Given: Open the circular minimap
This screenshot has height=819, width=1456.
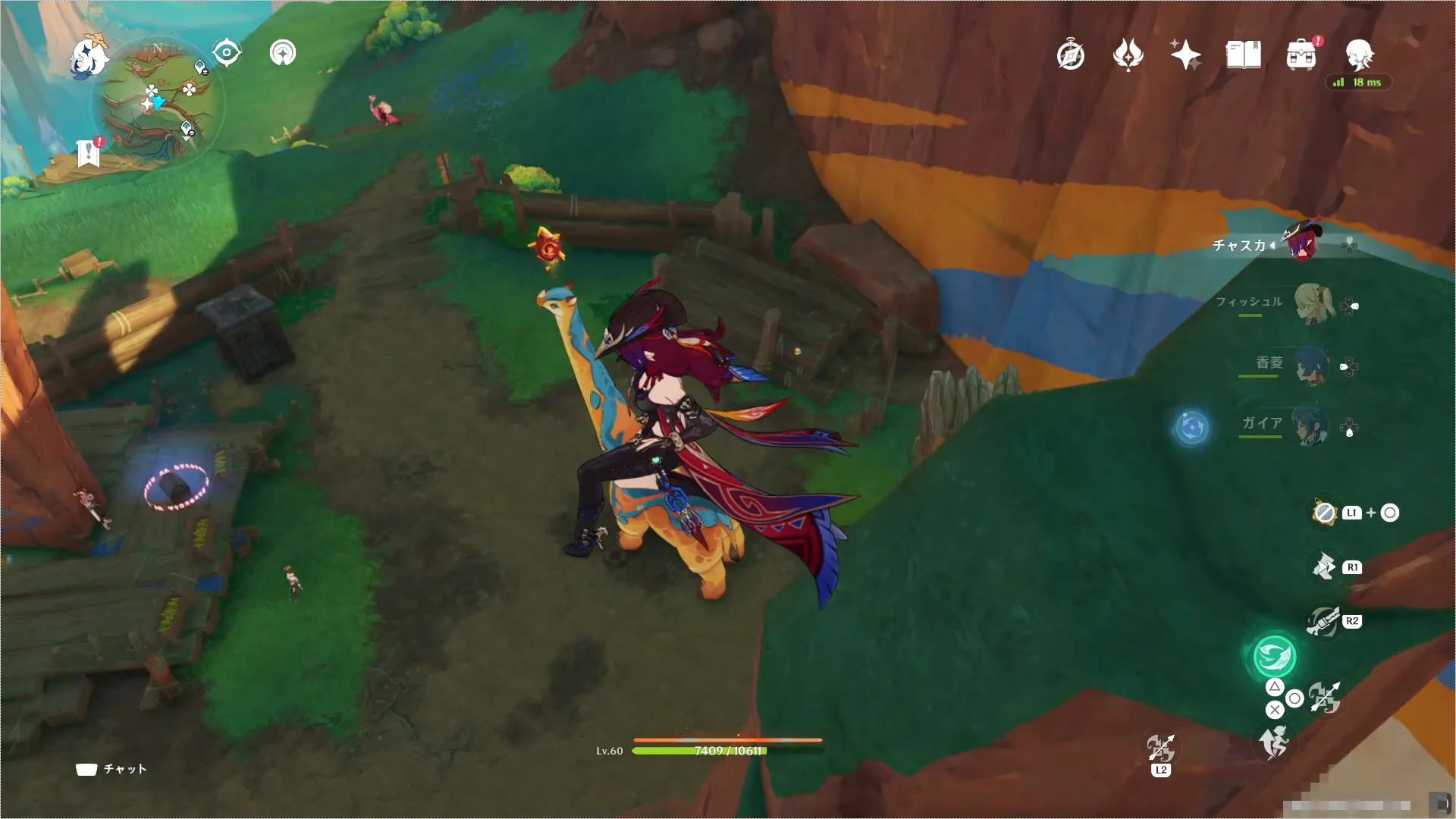Looking at the screenshot, I should coord(158,102).
